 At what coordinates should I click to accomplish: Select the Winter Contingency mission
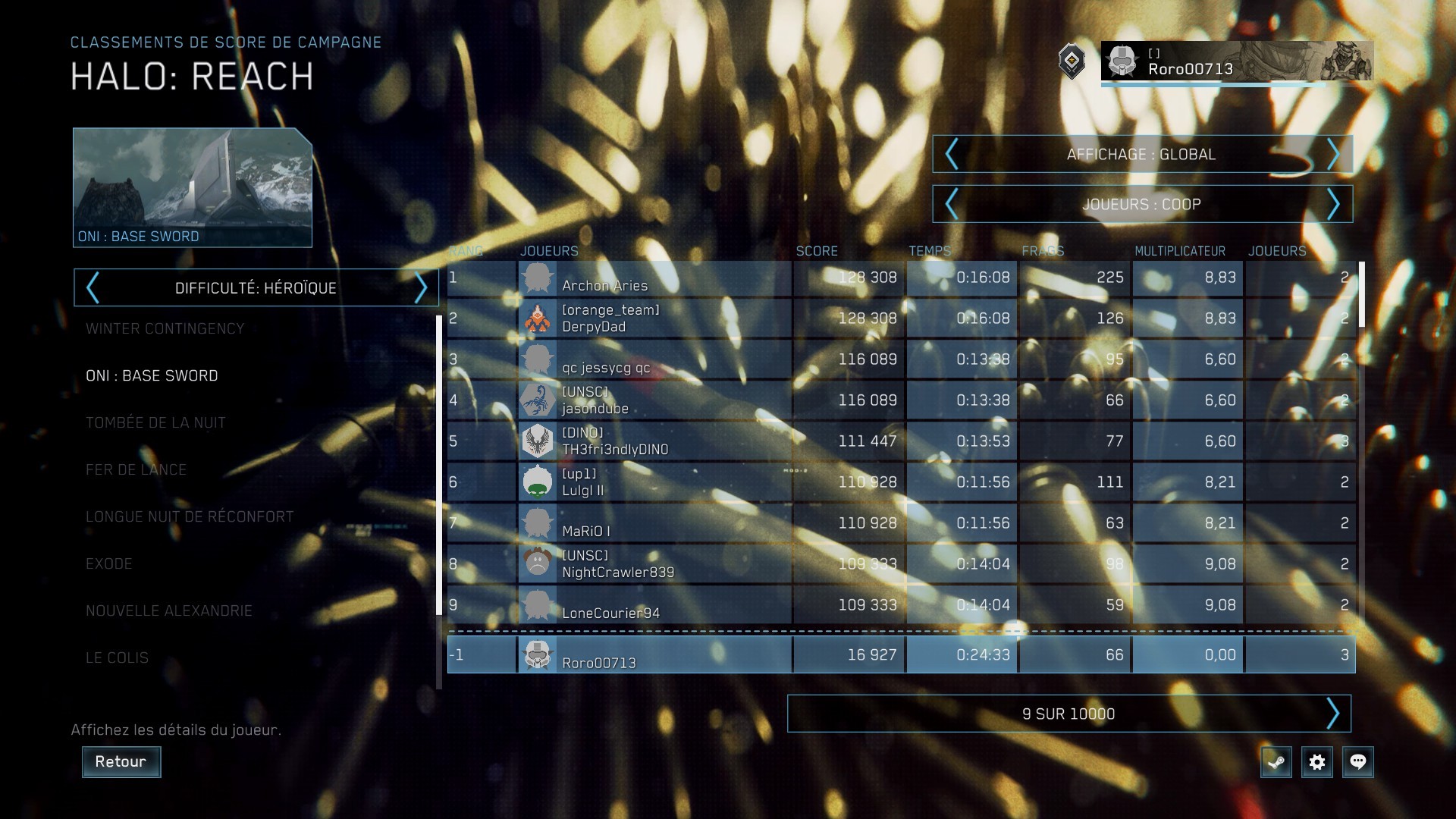click(165, 329)
